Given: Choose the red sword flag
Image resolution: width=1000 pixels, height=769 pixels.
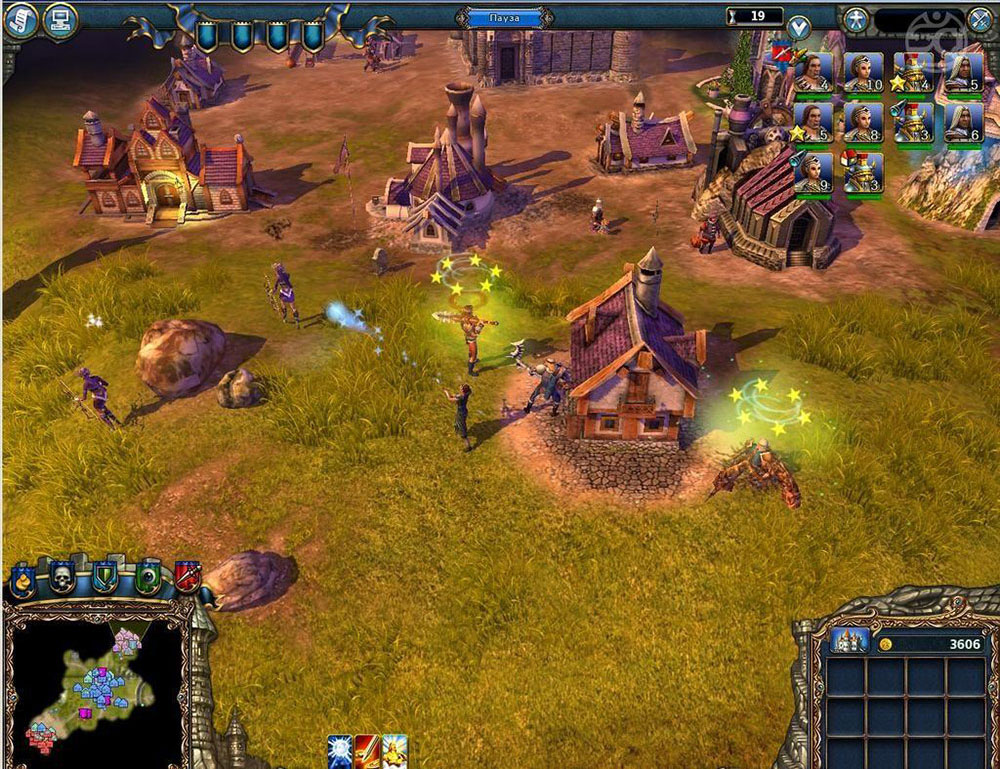Looking at the screenshot, I should 187,576.
